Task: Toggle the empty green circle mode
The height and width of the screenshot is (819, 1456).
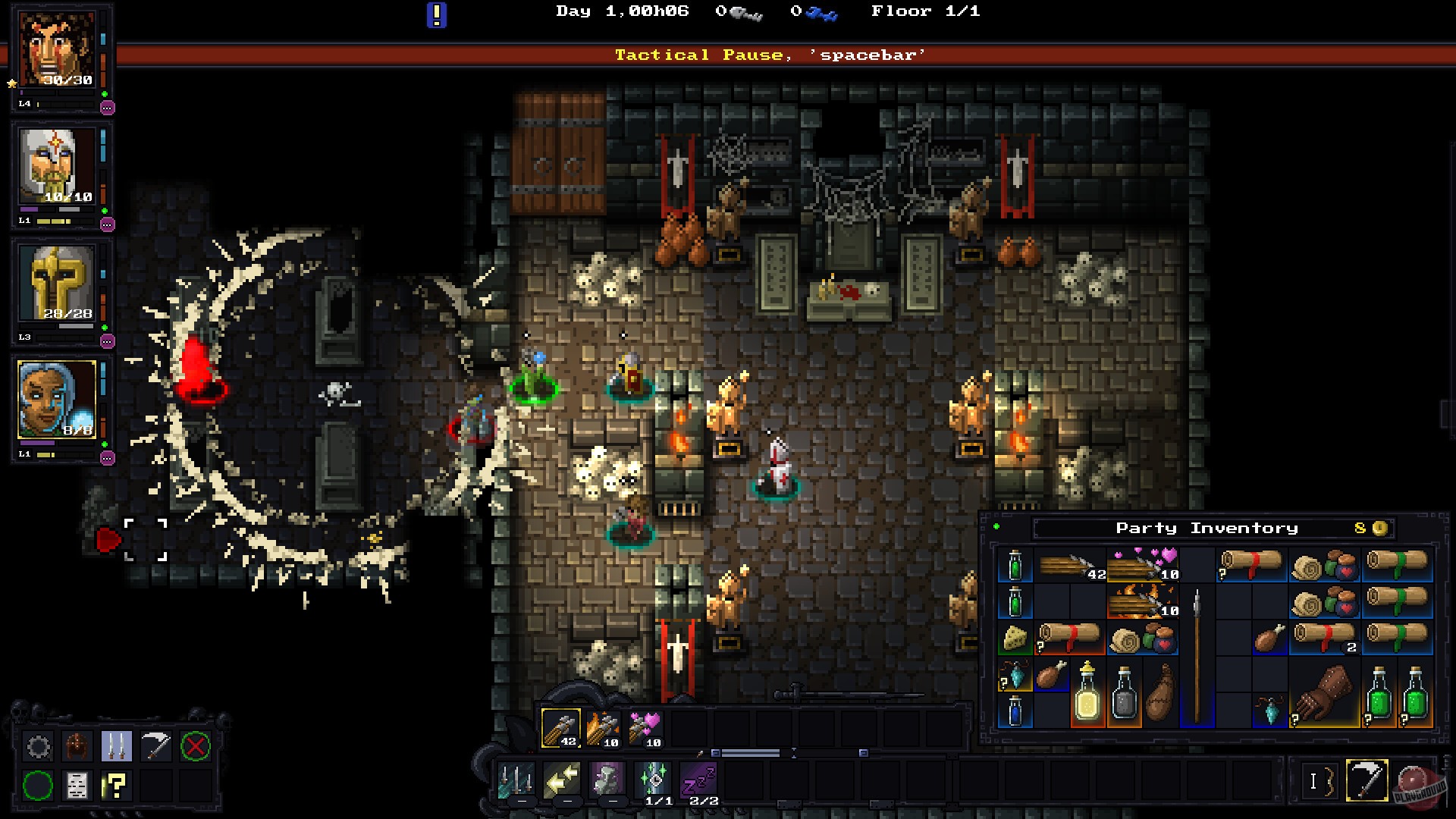Action: [x=39, y=786]
